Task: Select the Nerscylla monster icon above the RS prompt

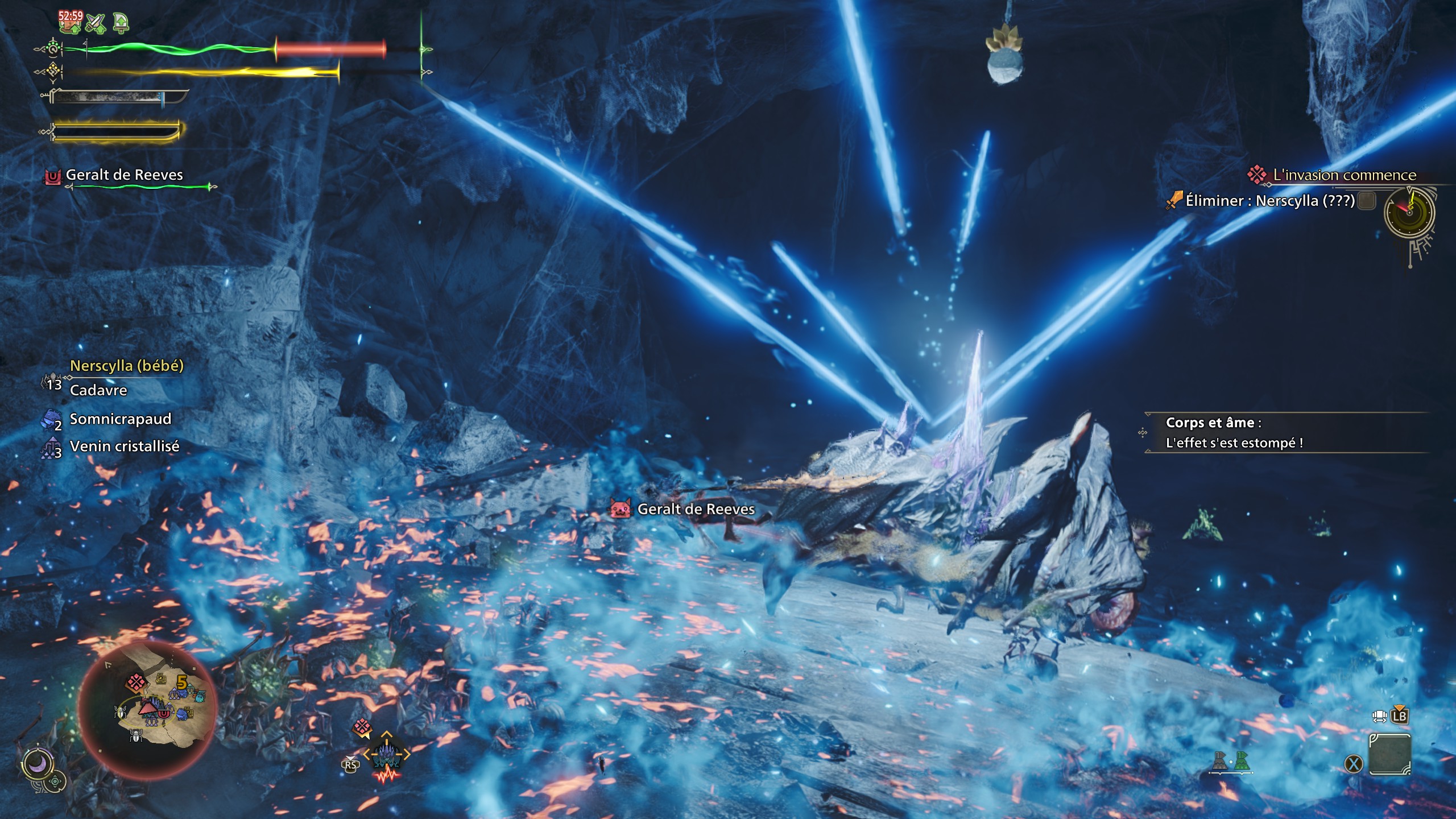Action: 387,755
